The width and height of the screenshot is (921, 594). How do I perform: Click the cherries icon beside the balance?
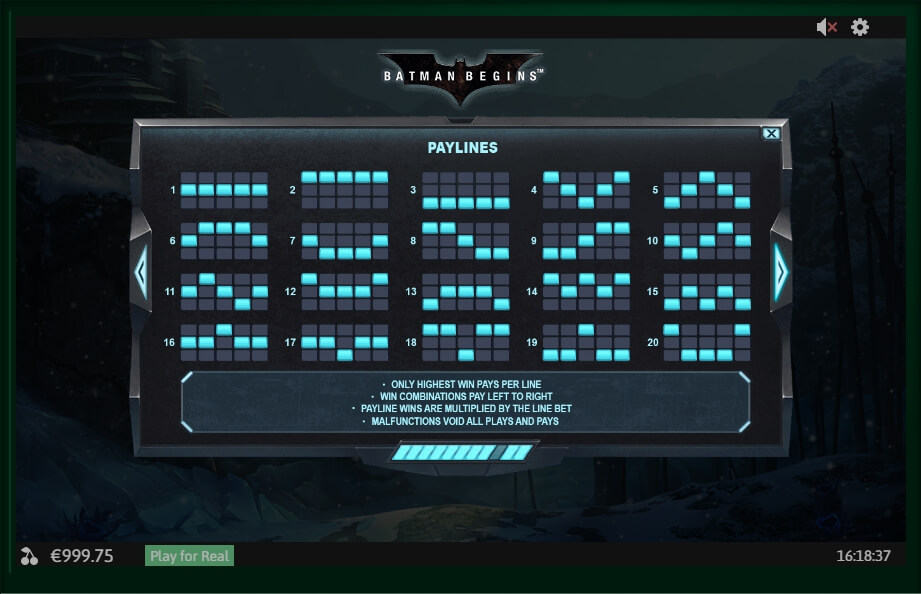(x=29, y=556)
